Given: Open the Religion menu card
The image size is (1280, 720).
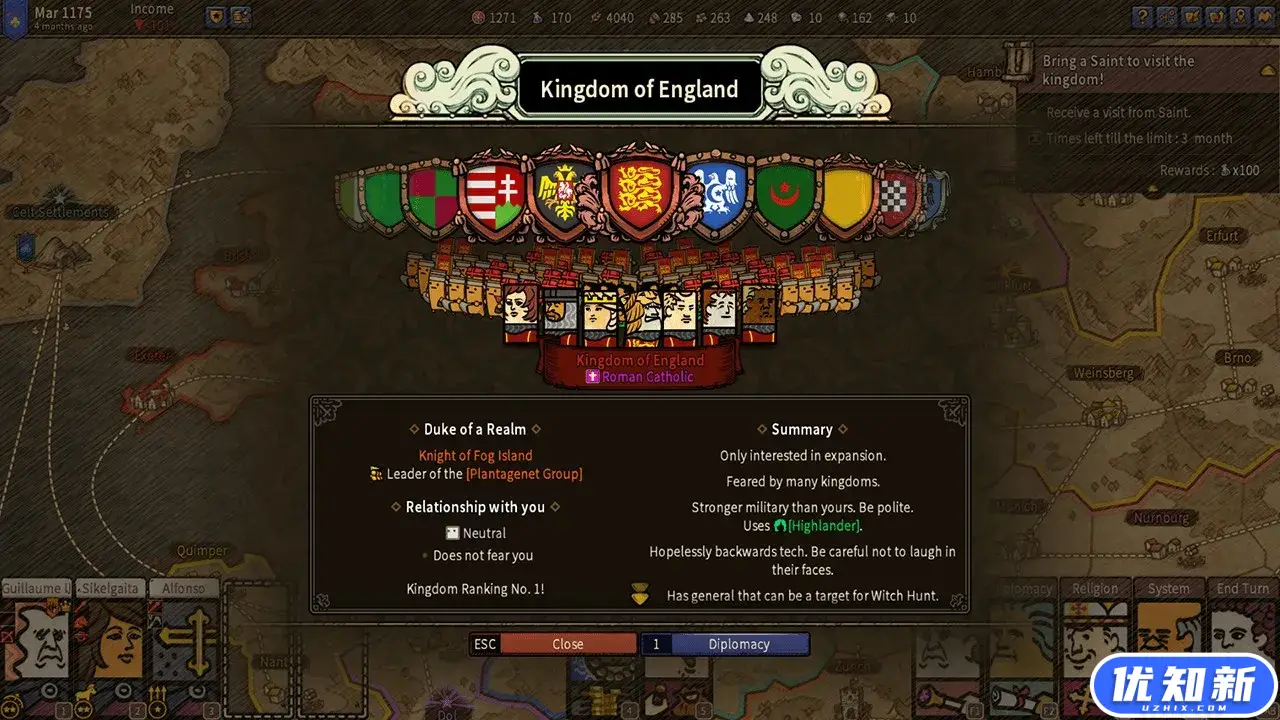Looking at the screenshot, I should [1093, 638].
